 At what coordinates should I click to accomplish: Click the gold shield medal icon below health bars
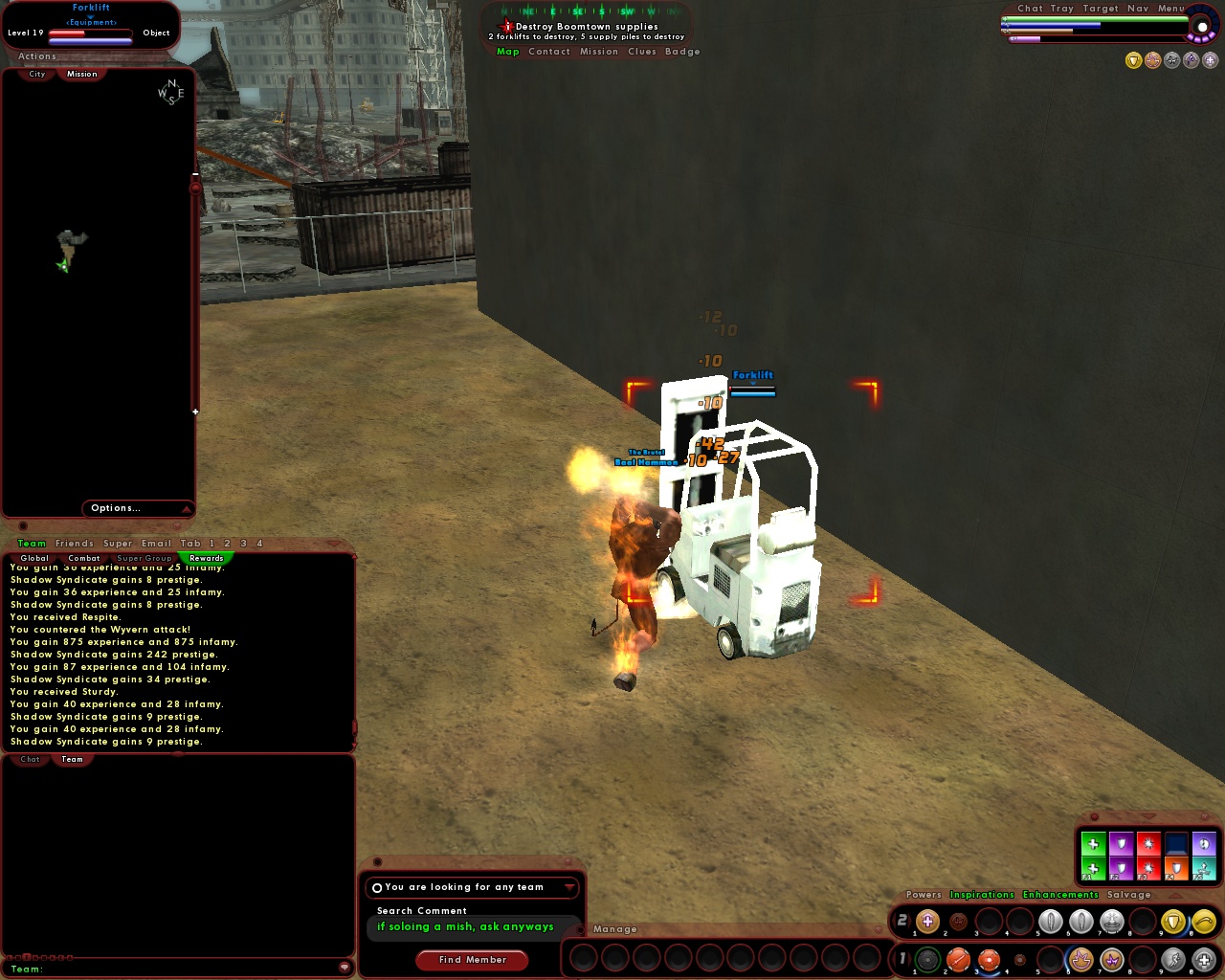click(x=1133, y=59)
